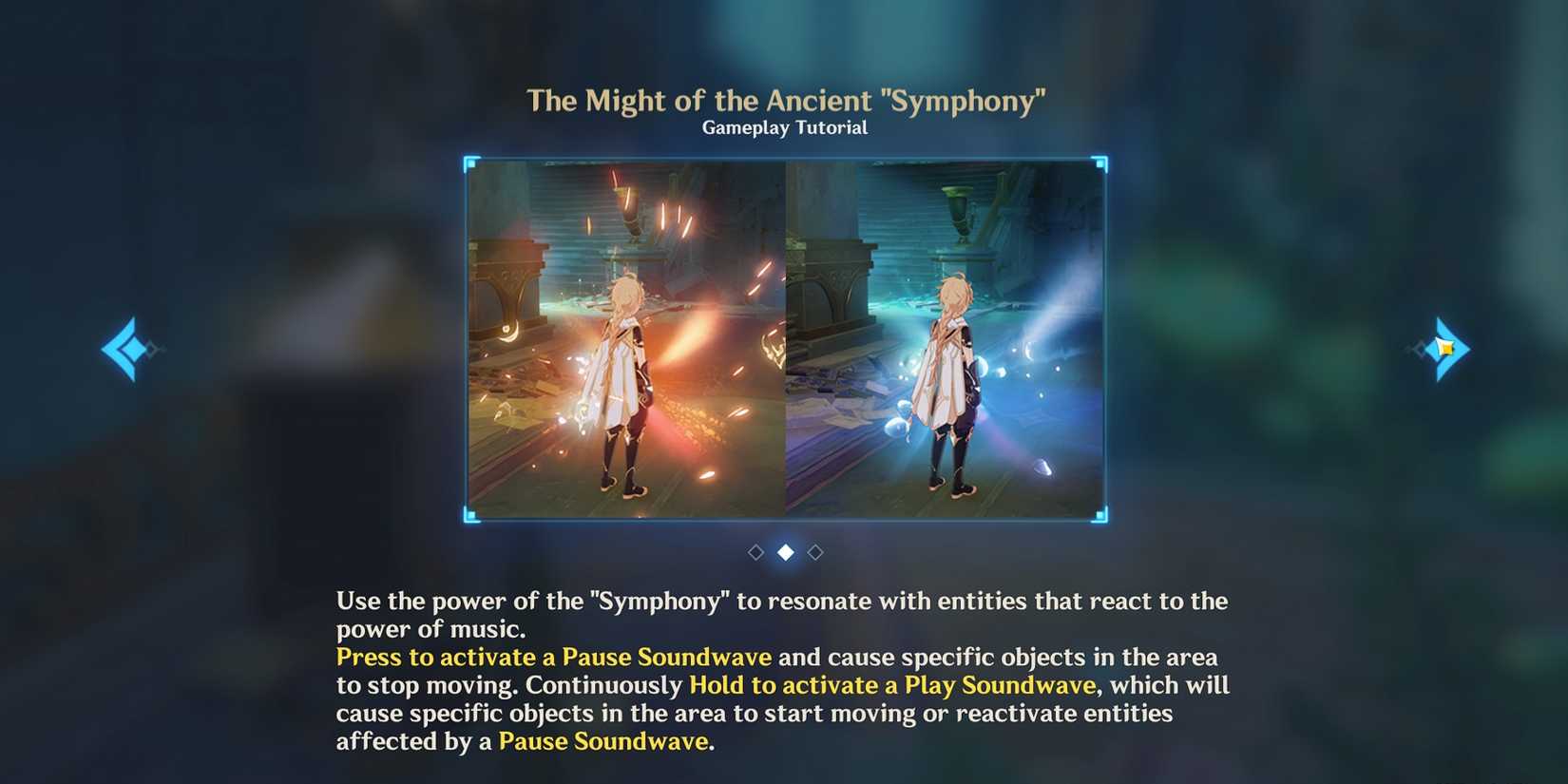Click the bottom-left corner bracket of the tutorial frame
The width and height of the screenshot is (1568, 784).
click(468, 513)
